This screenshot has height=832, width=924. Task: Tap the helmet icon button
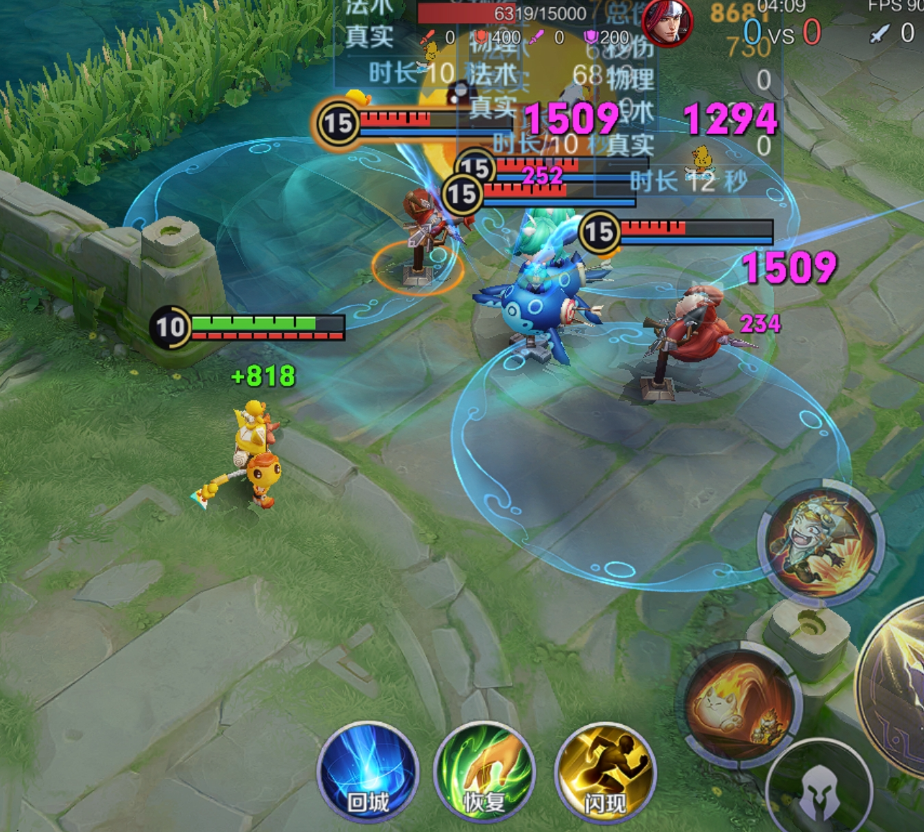(818, 792)
